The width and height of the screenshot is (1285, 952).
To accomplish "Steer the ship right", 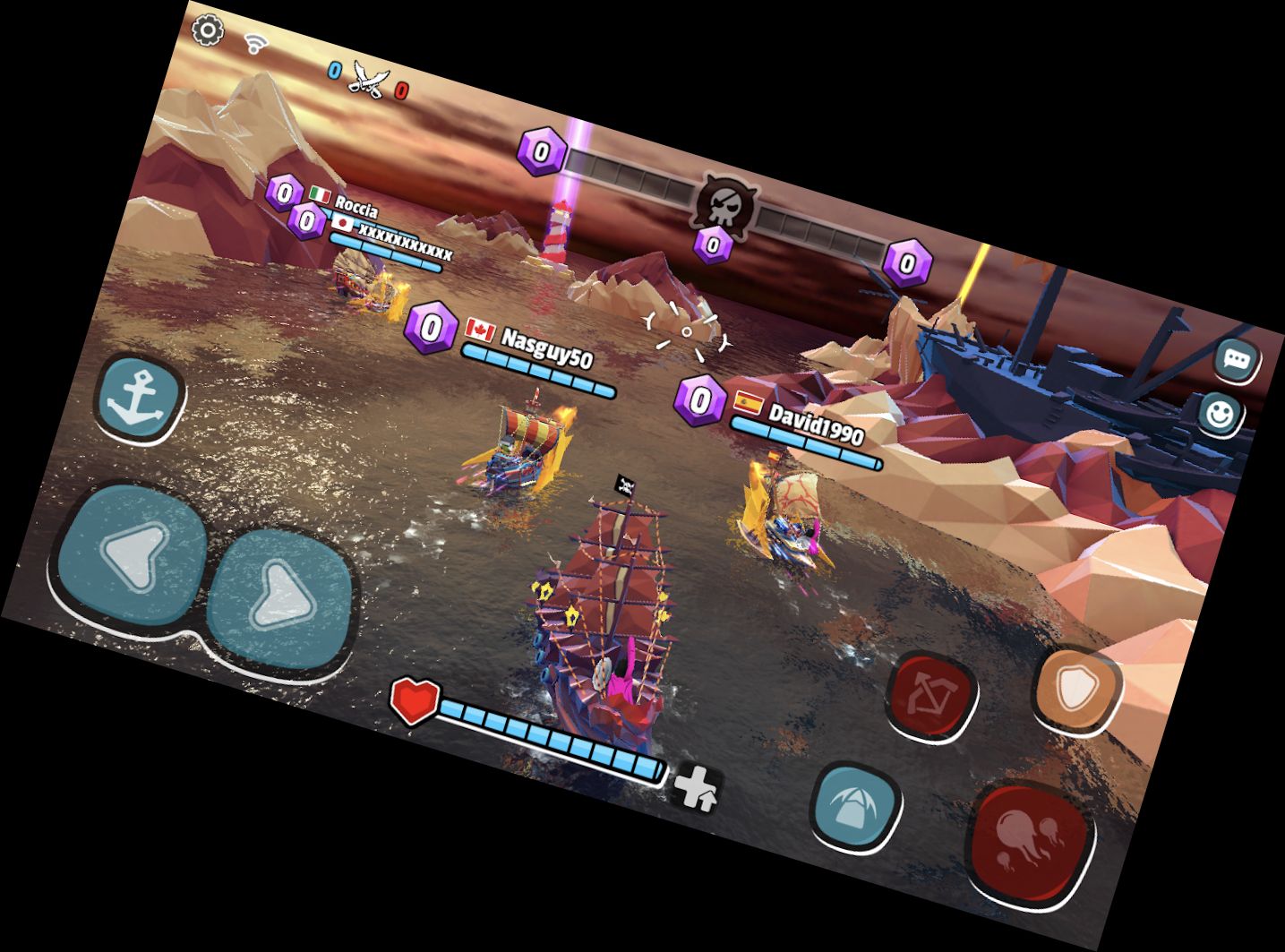I will (280, 597).
